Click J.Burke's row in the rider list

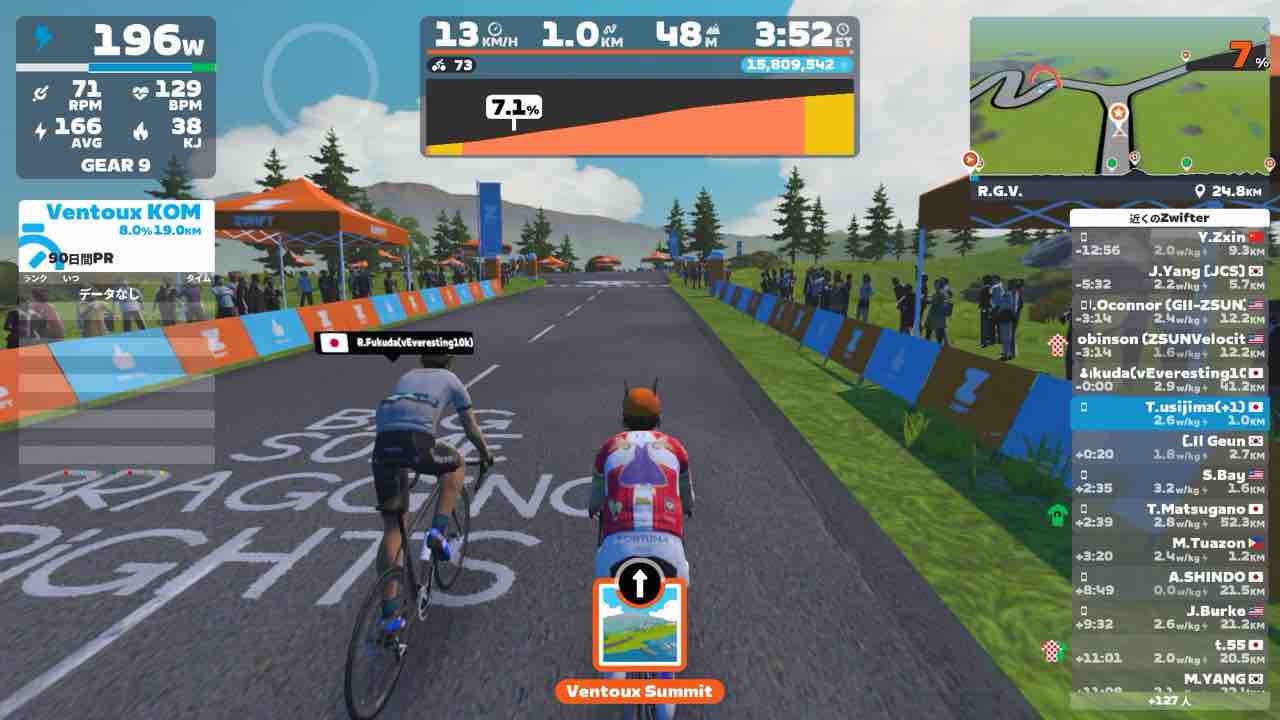click(x=1169, y=618)
